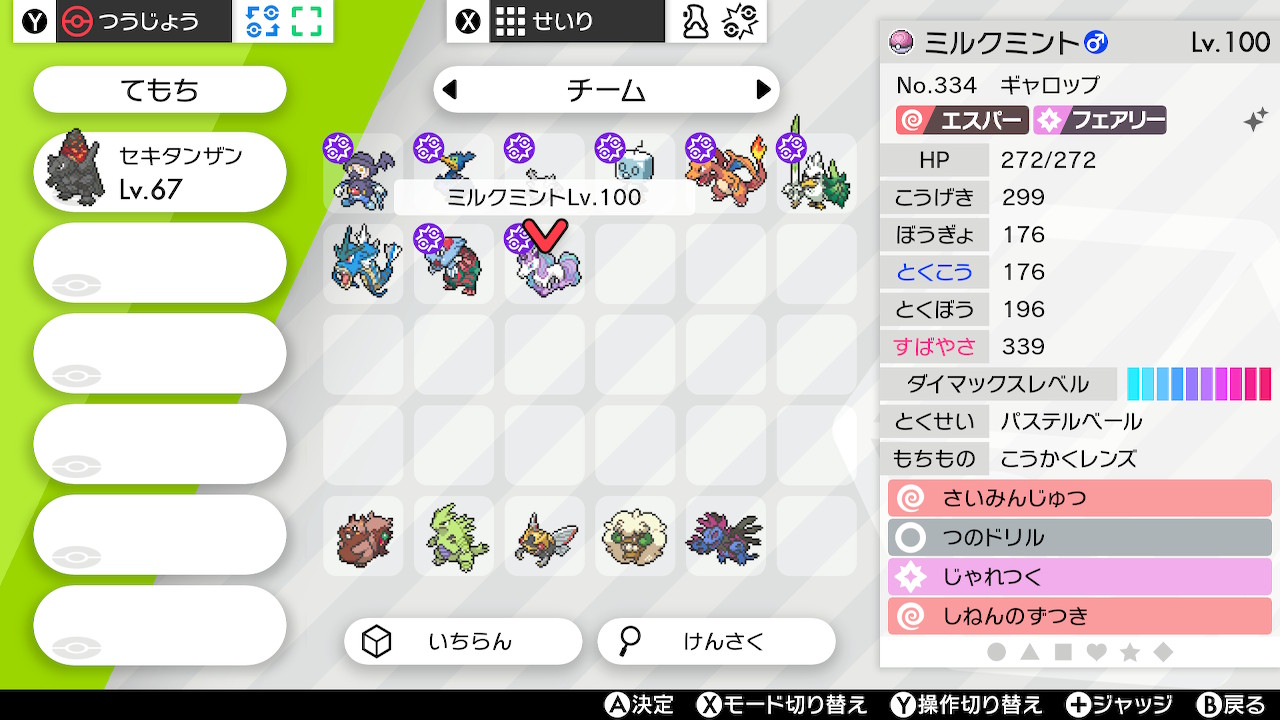
Task: Click the ダイマックスレベル gauge
Action: [x=1197, y=382]
